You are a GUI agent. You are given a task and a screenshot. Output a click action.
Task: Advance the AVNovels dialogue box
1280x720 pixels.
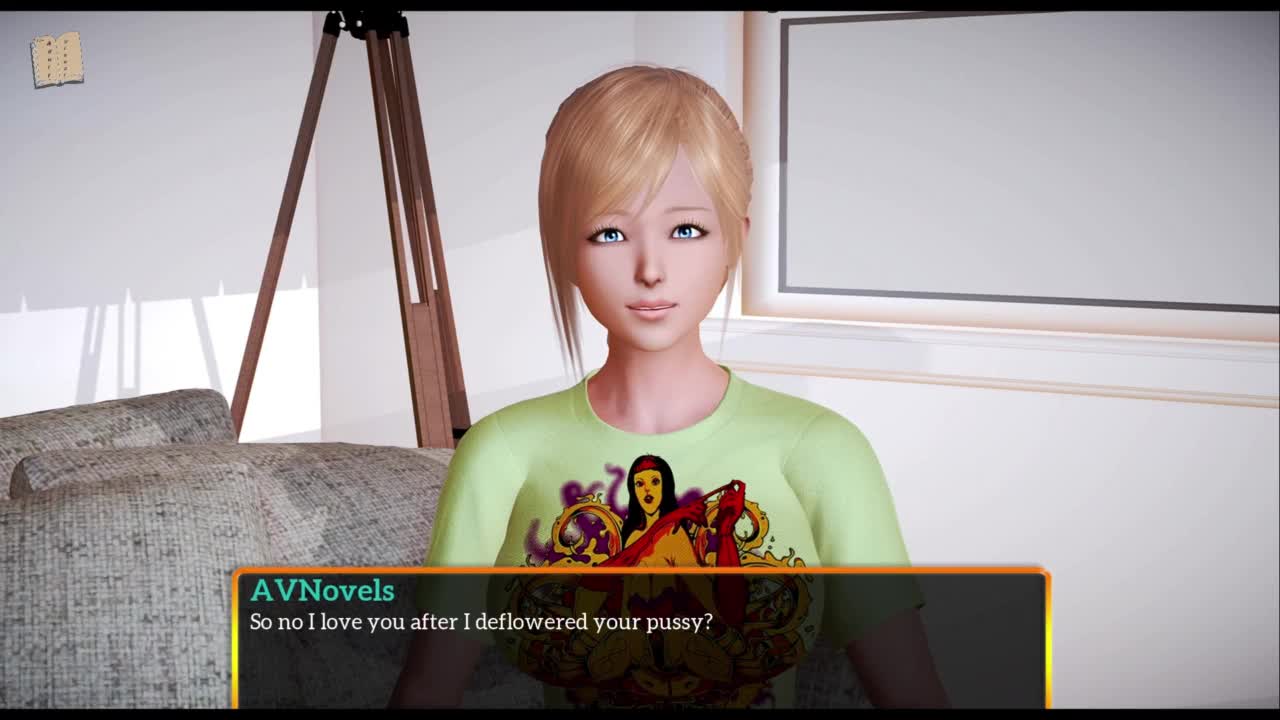point(640,639)
